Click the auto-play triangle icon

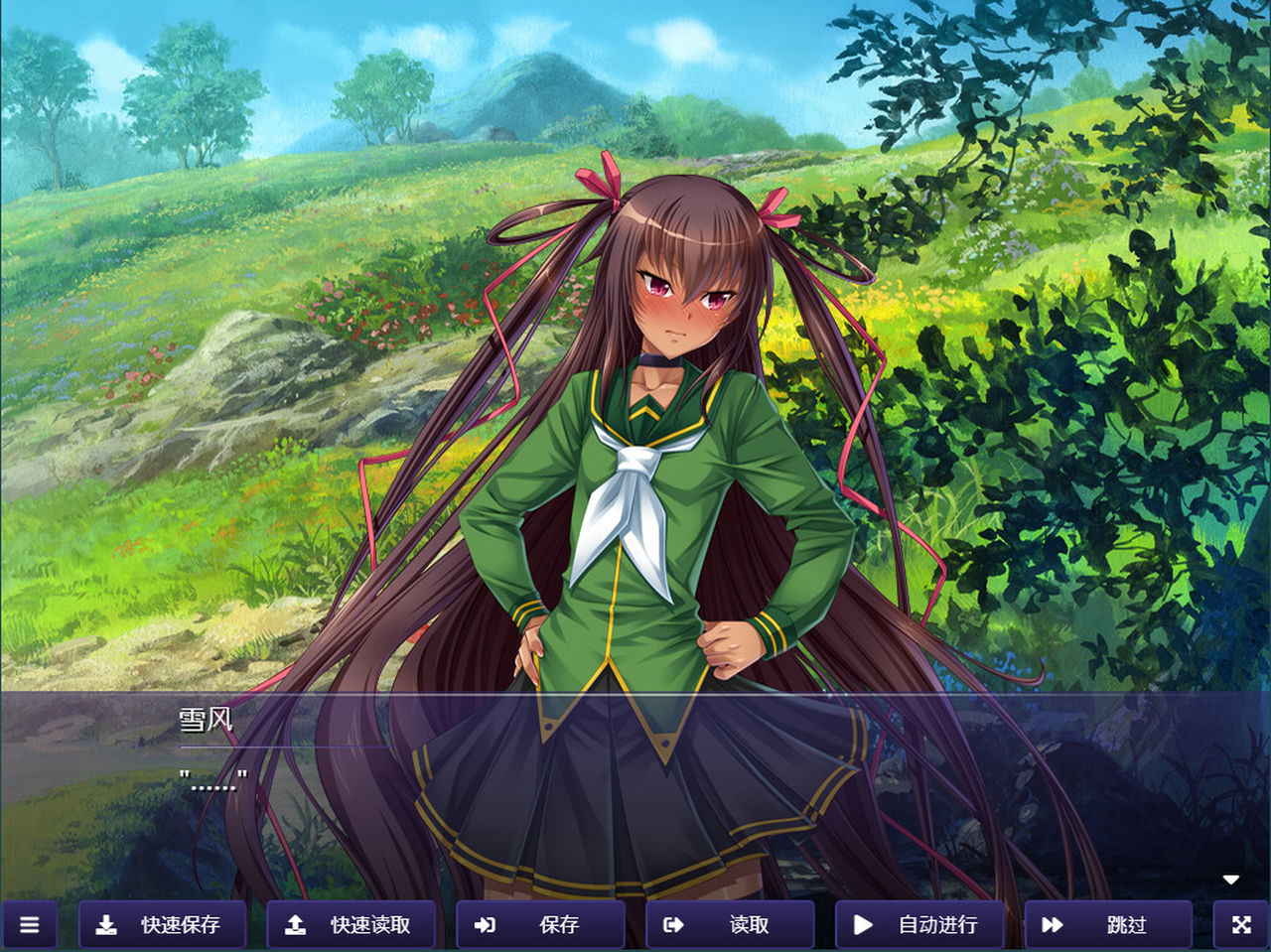pyautogui.click(x=863, y=924)
